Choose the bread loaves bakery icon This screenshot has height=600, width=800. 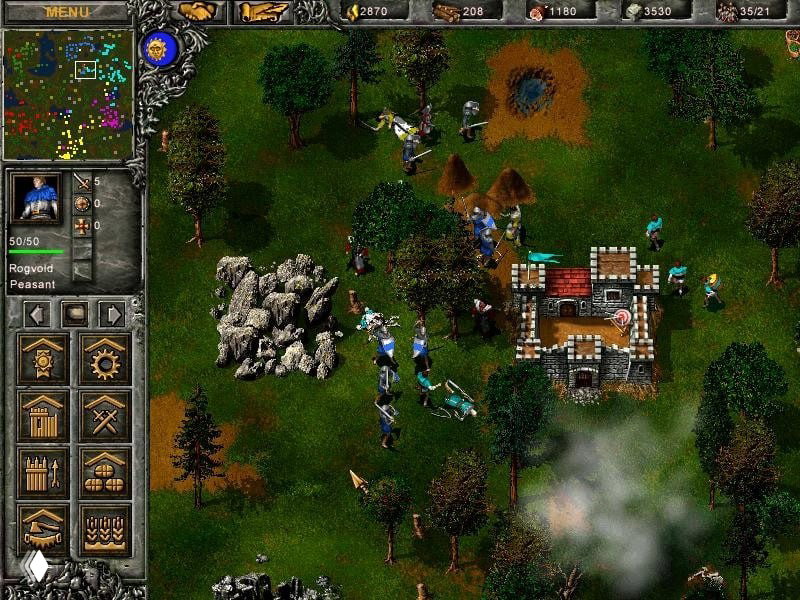(x=105, y=472)
